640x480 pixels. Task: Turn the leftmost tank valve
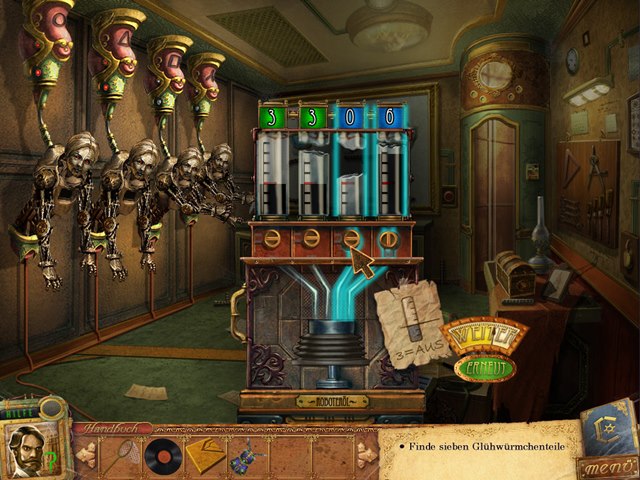point(270,240)
